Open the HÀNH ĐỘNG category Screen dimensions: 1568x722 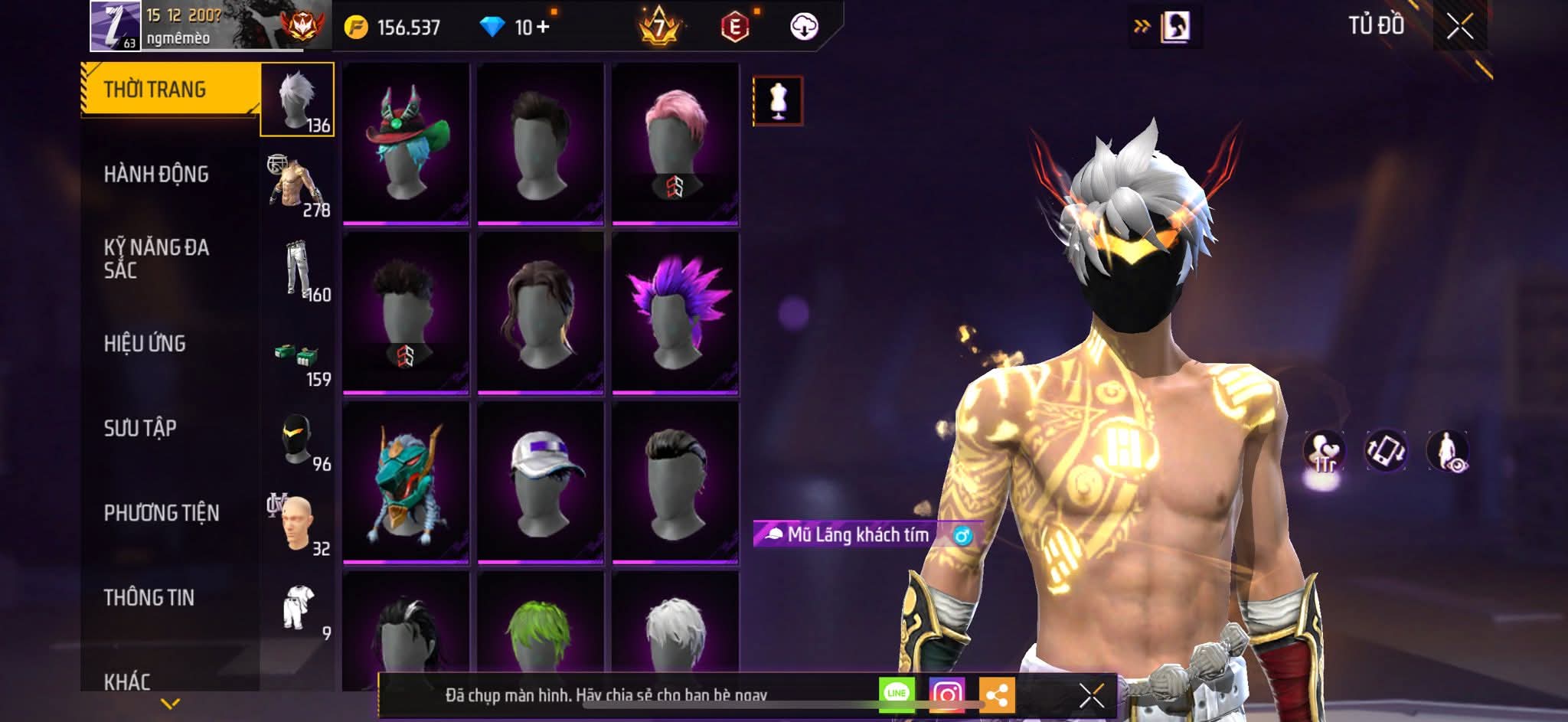click(x=156, y=175)
